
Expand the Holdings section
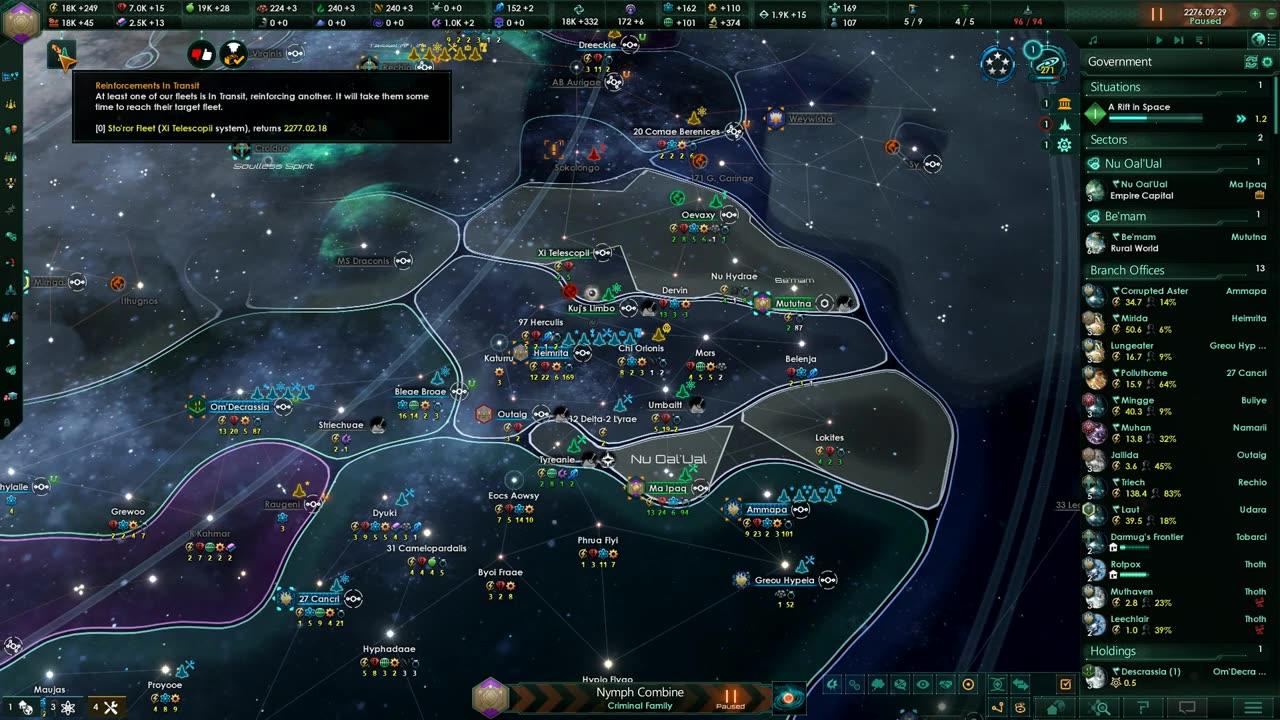(x=1112, y=651)
